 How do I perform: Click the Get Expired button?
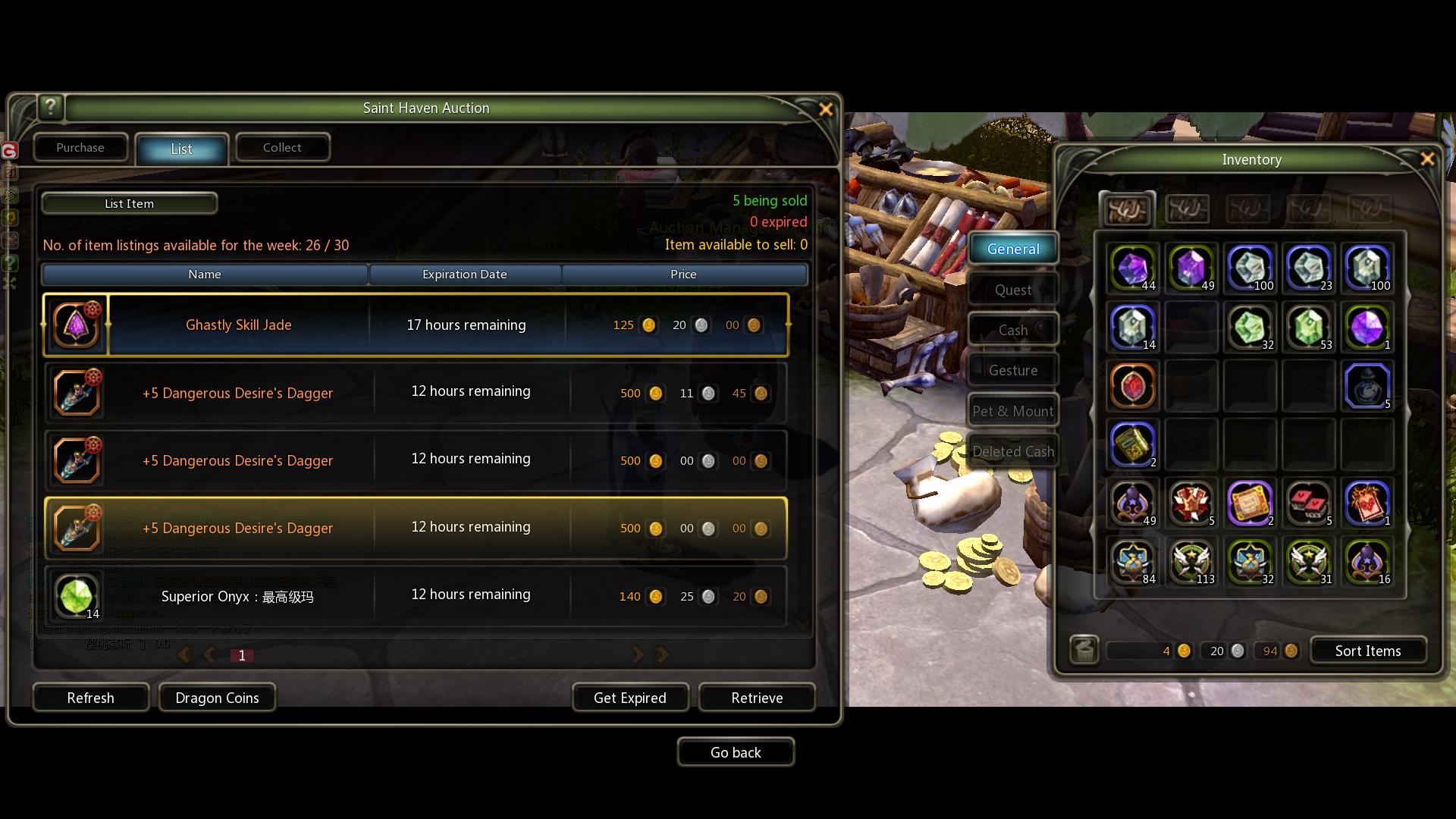(629, 698)
